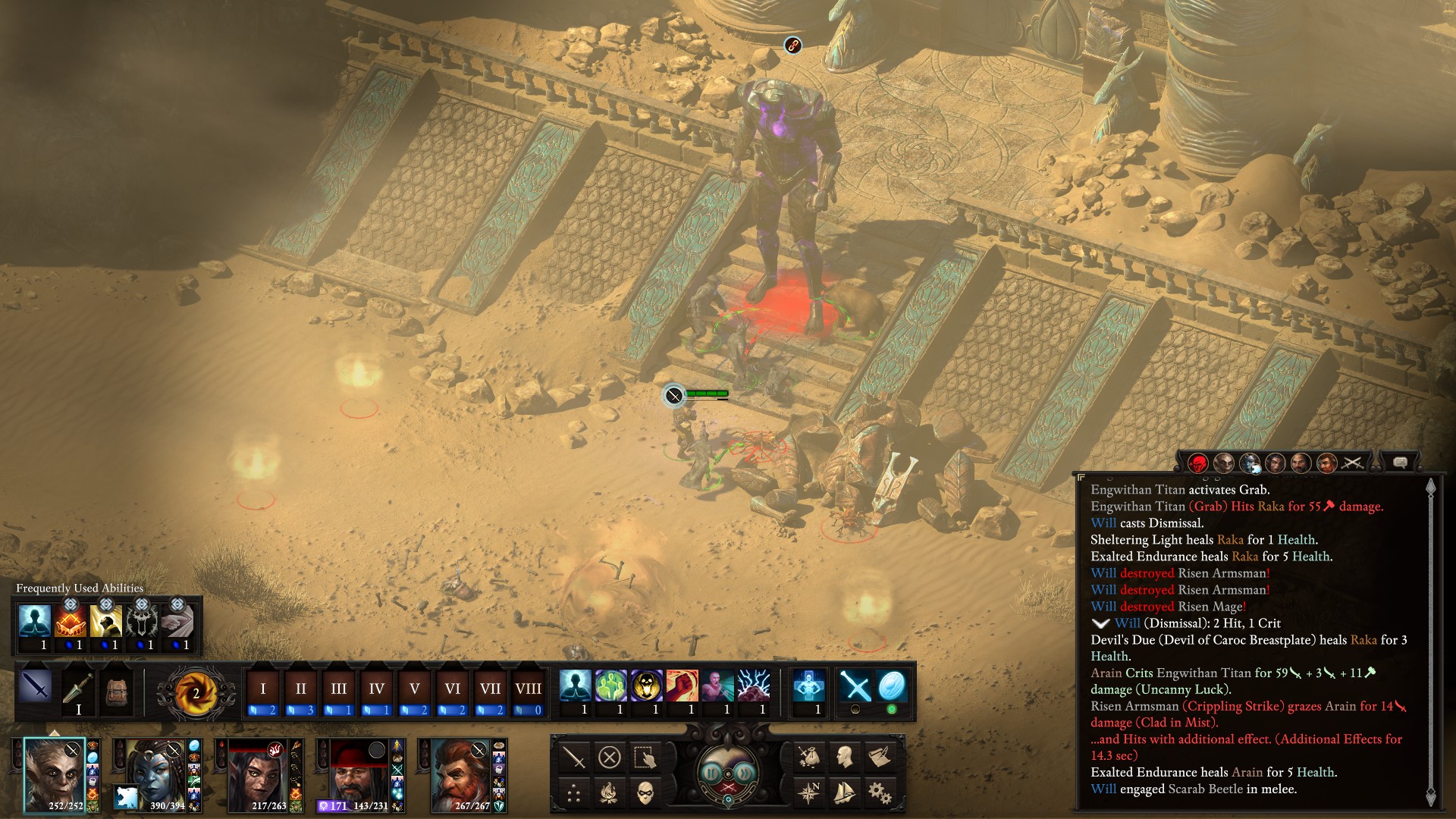Select the red-bandana pirate portrait
This screenshot has width=1456, height=819.
point(358,775)
